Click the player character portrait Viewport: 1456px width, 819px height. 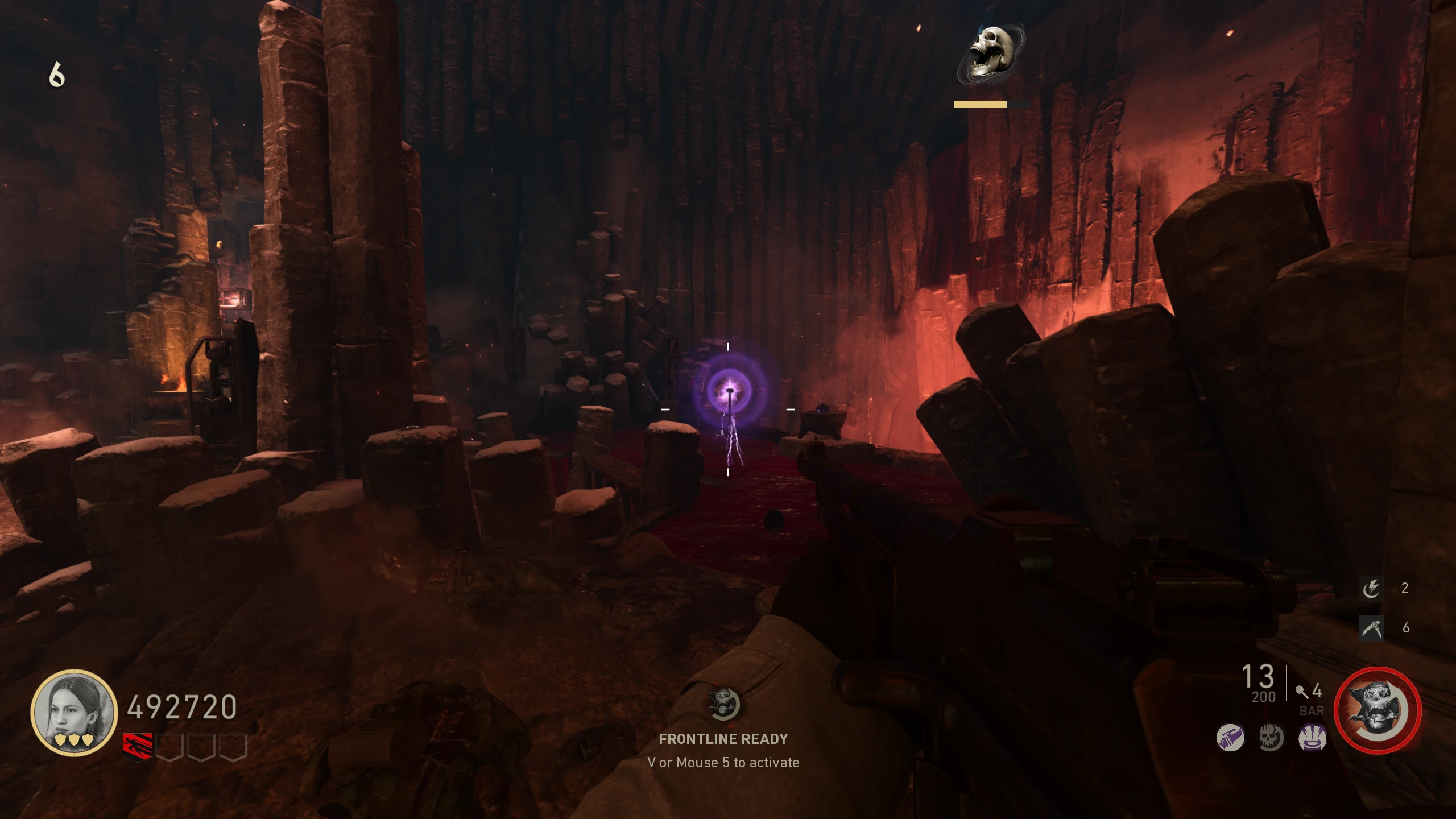click(x=74, y=712)
